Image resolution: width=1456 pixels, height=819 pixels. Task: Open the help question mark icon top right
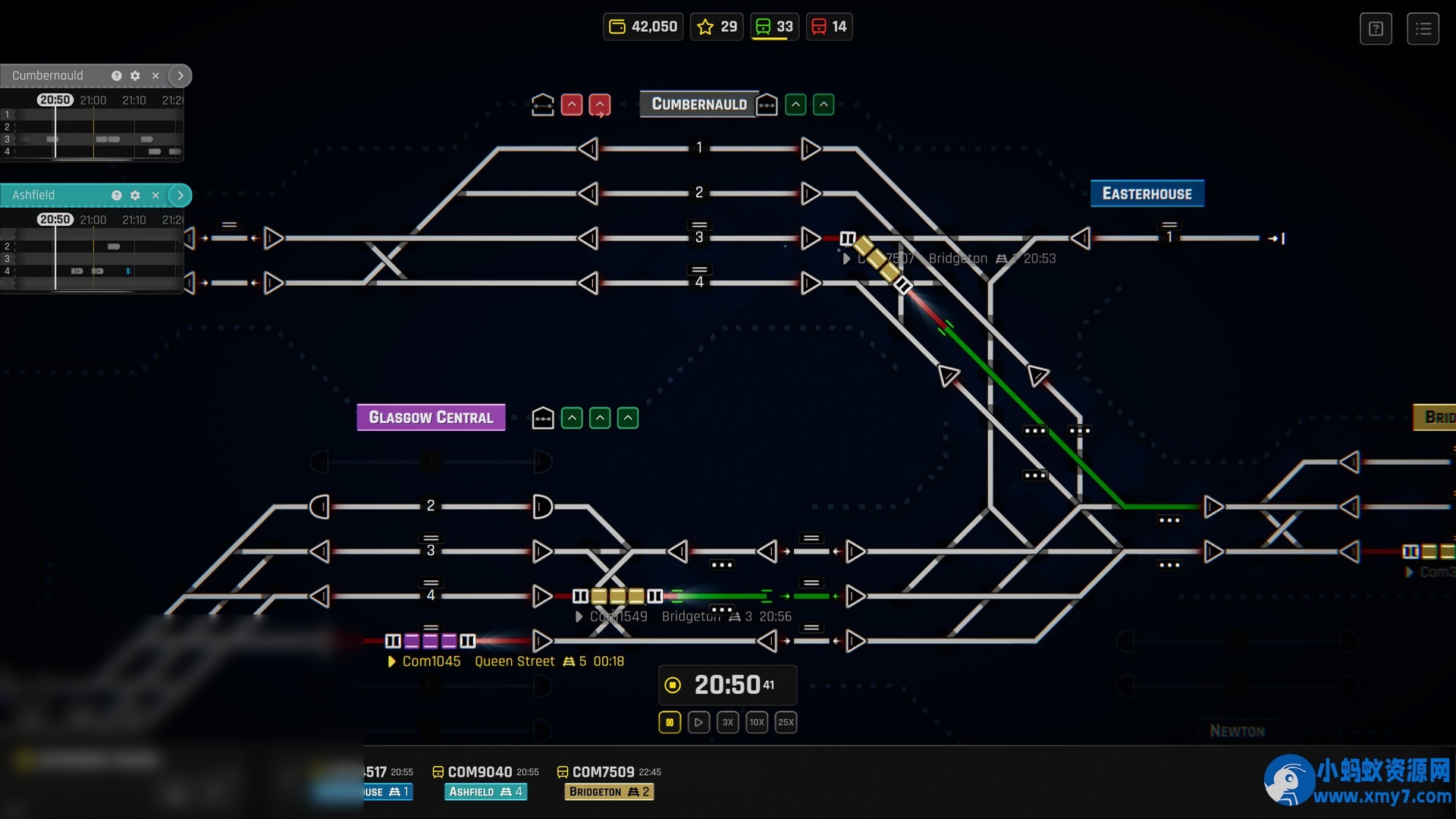pyautogui.click(x=1376, y=28)
